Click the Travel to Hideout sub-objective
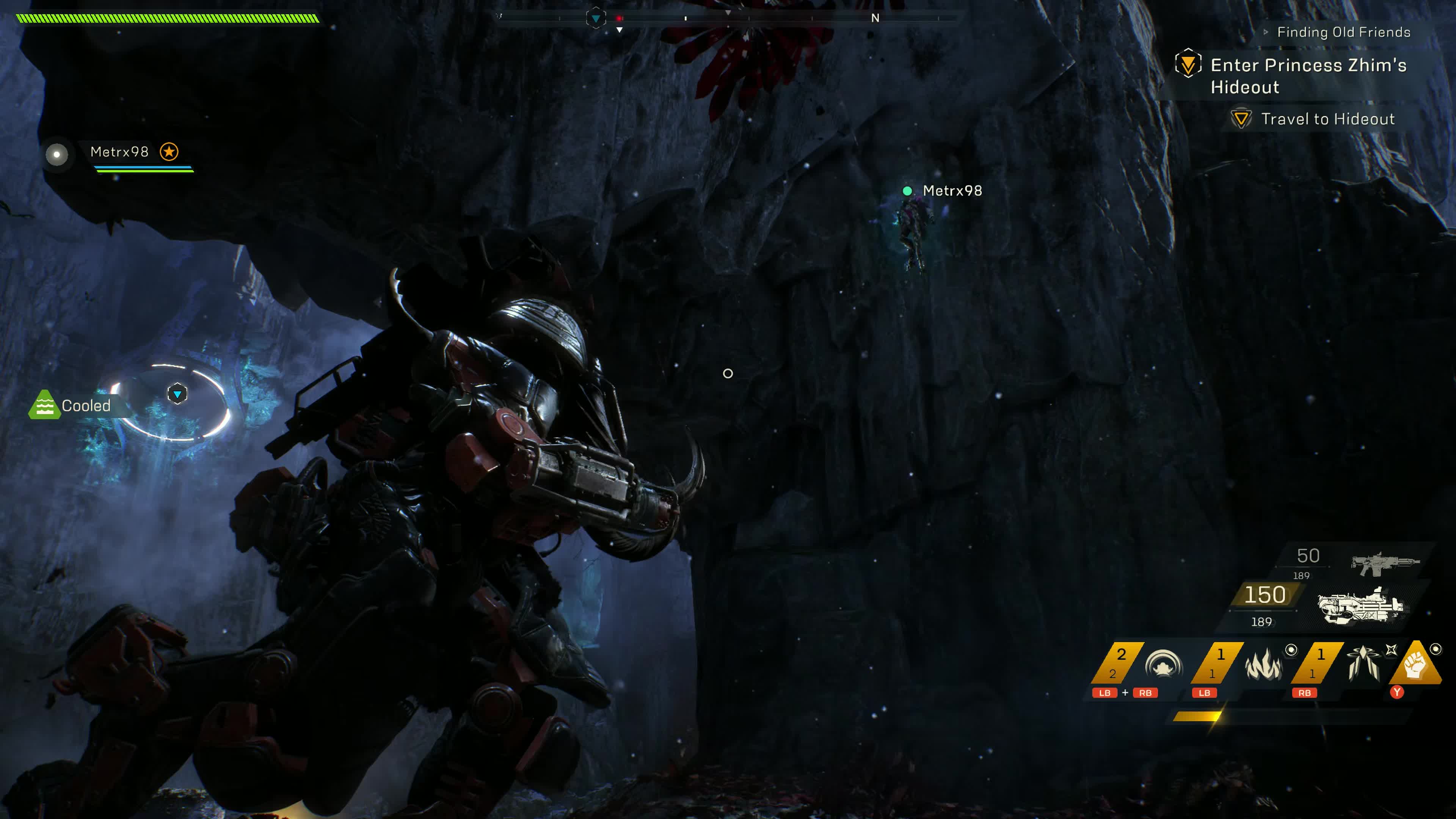 click(x=1327, y=119)
